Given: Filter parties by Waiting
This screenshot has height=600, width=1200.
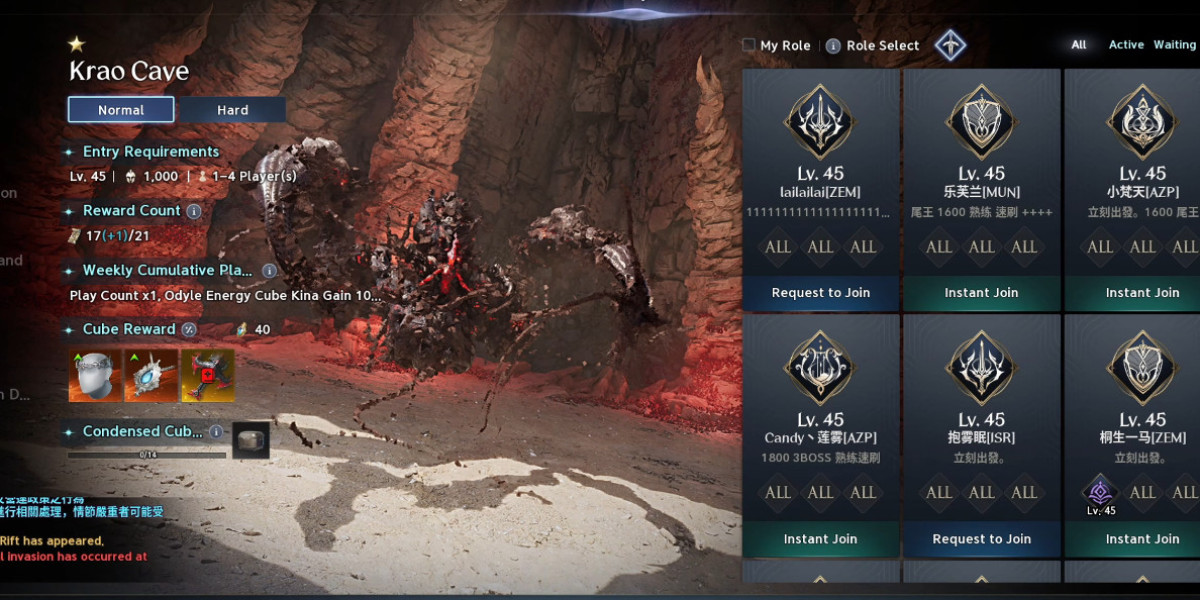Looking at the screenshot, I should point(1174,45).
